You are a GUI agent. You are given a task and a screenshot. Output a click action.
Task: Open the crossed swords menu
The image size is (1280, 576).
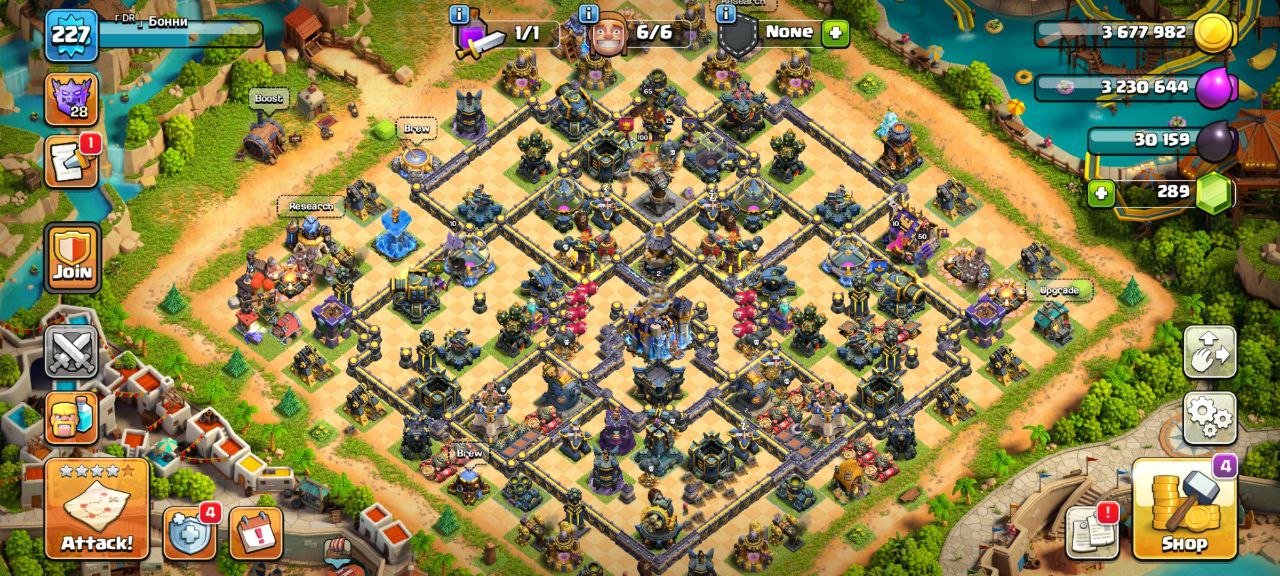71,351
